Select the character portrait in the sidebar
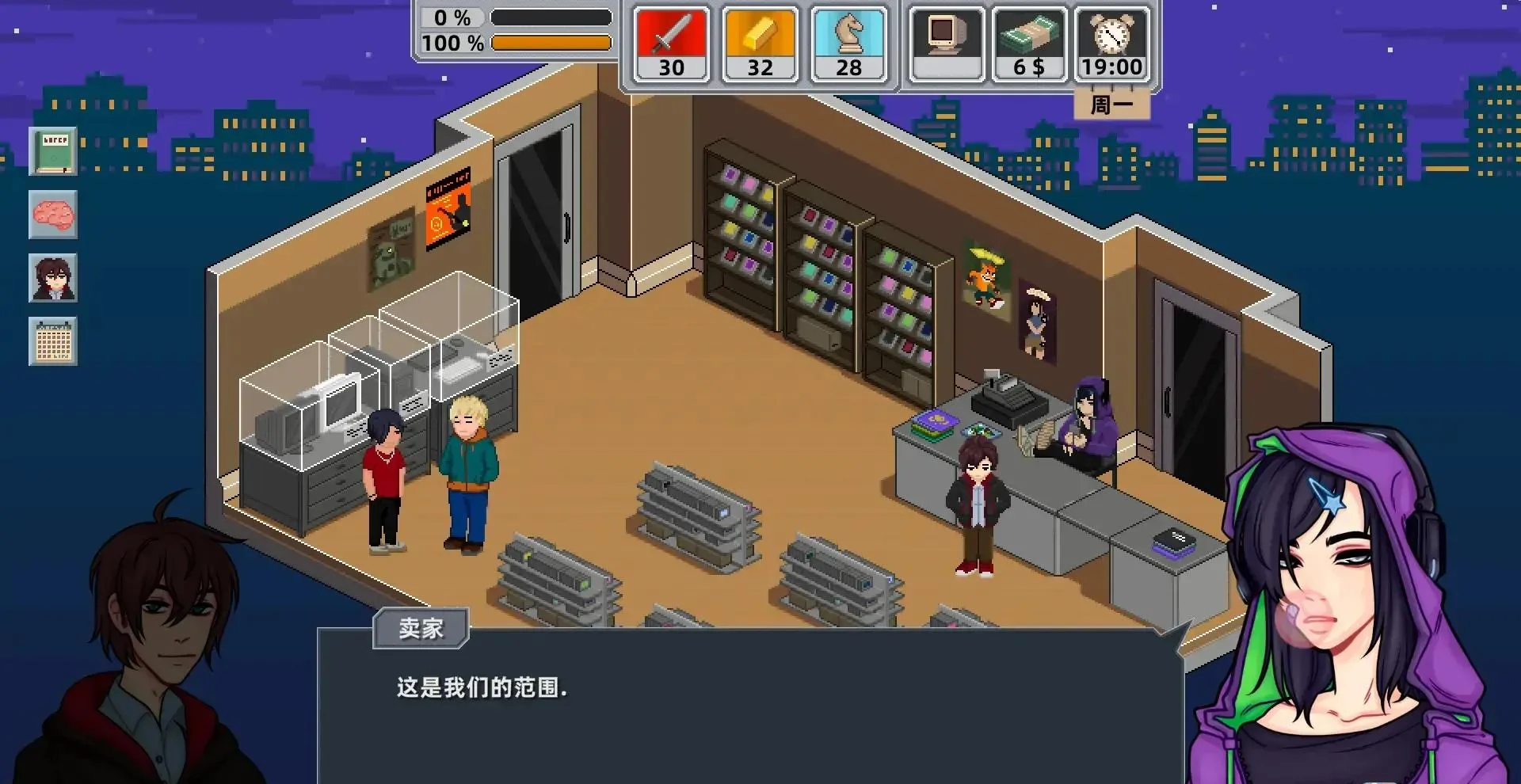Screen dimensions: 1521x784 tap(52, 279)
